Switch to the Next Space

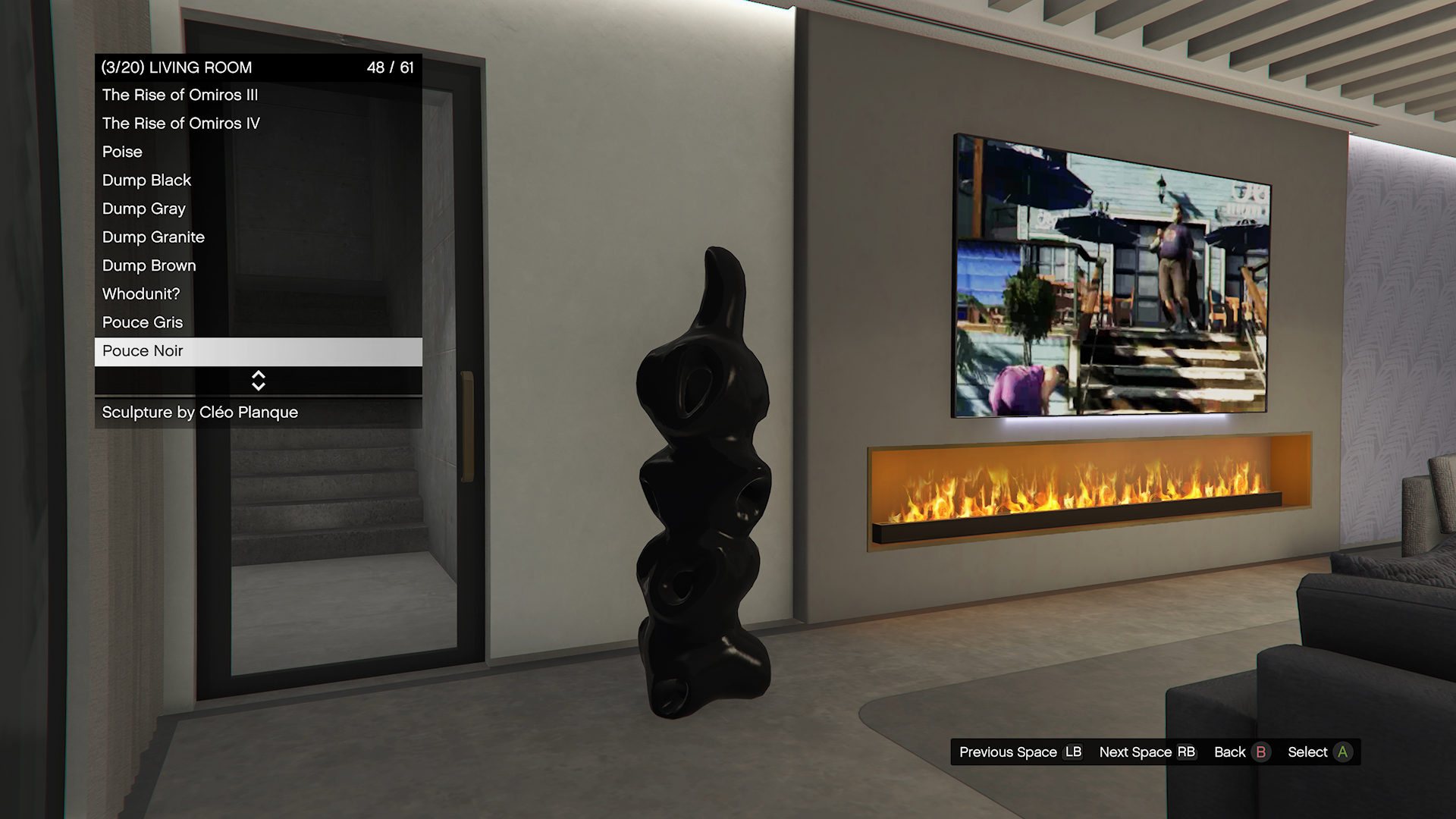[x=1147, y=752]
